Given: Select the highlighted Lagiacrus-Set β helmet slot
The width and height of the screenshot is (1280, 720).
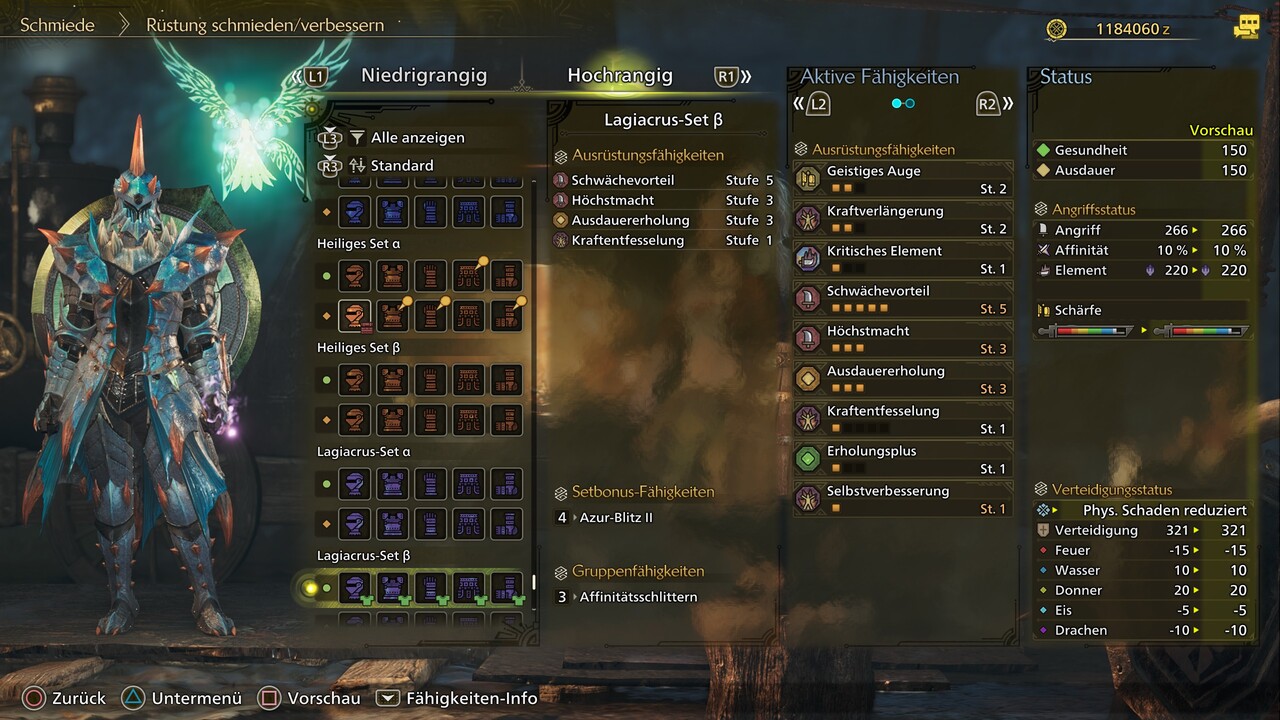Looking at the screenshot, I should coord(355,588).
